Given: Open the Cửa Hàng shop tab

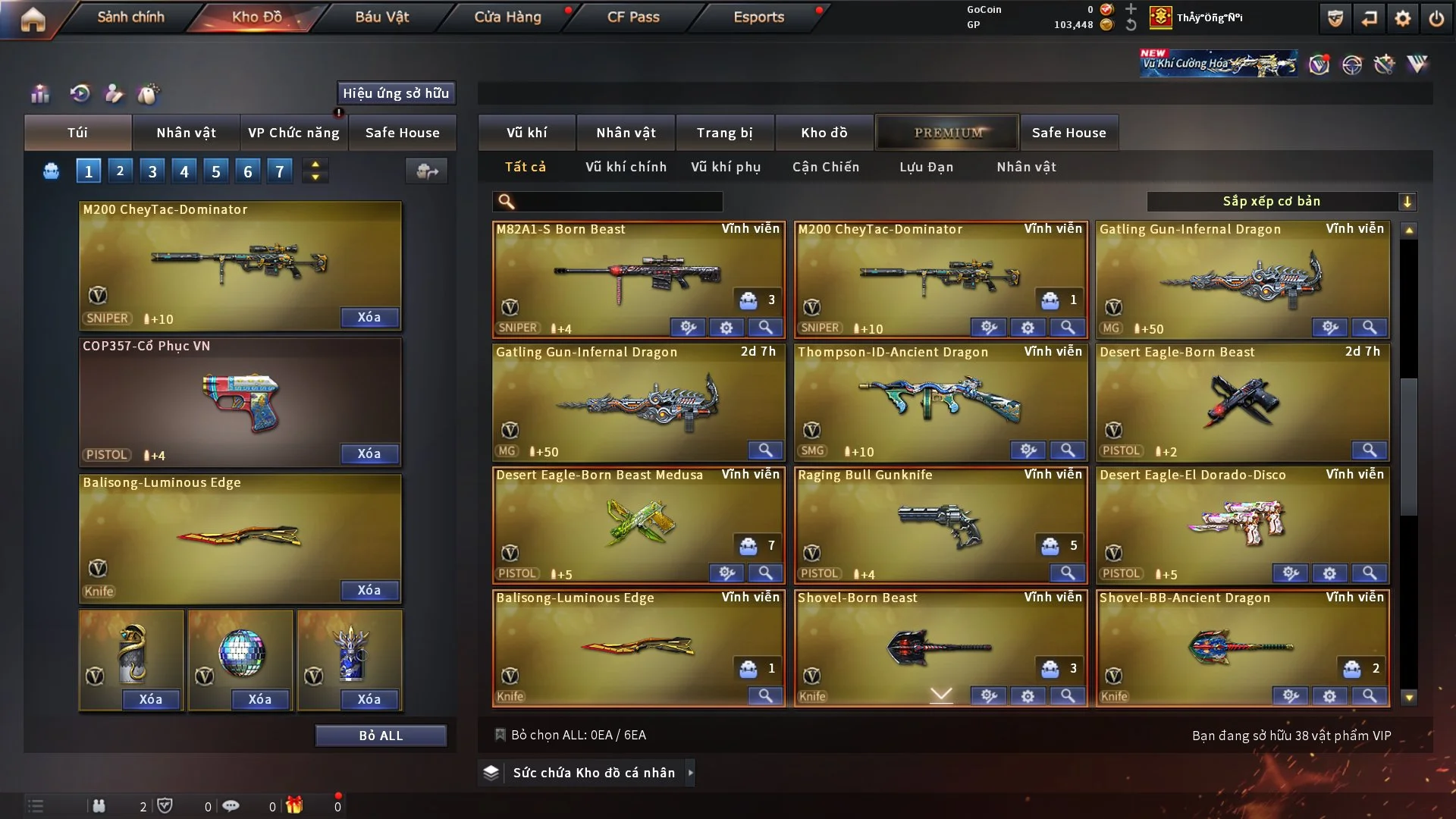Looking at the screenshot, I should (x=507, y=17).
